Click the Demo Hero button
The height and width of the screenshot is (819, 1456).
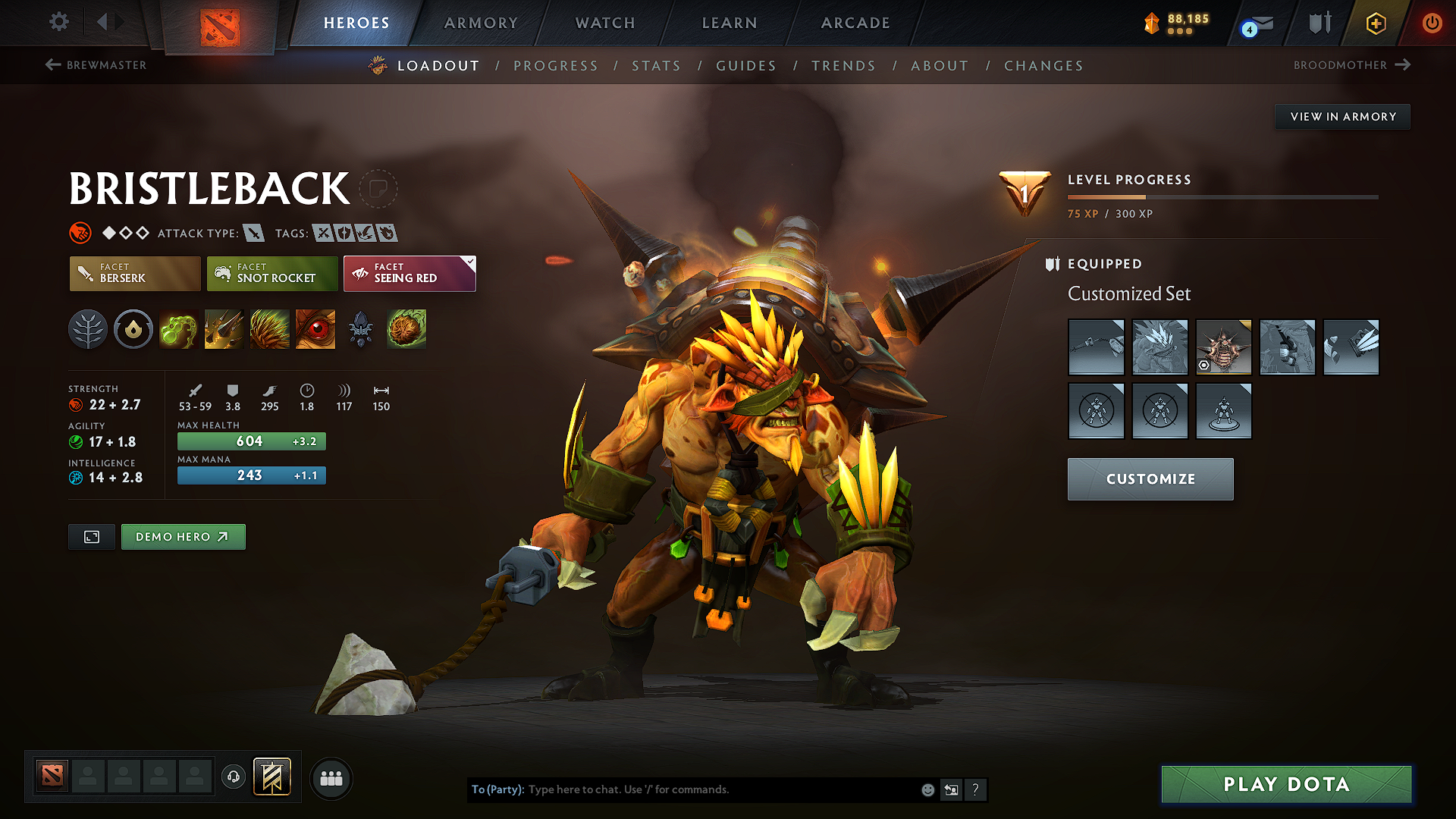click(x=183, y=536)
